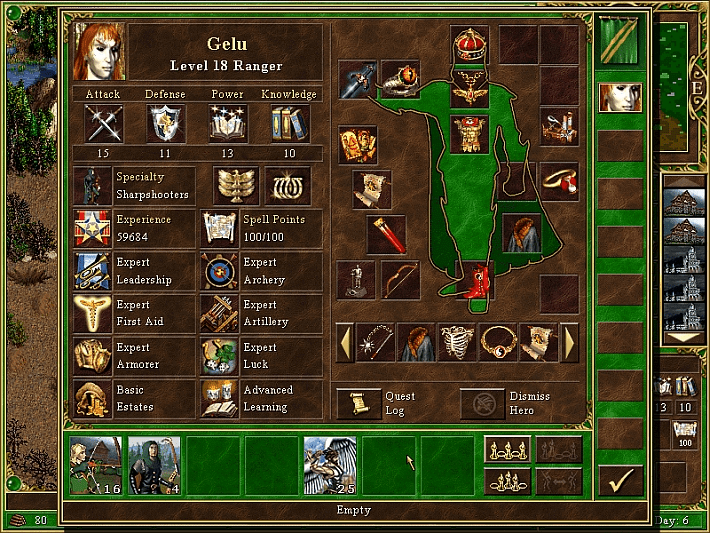The image size is (710, 533).
Task: Confirm and close the hero screen with the checkmark
Action: (620, 480)
